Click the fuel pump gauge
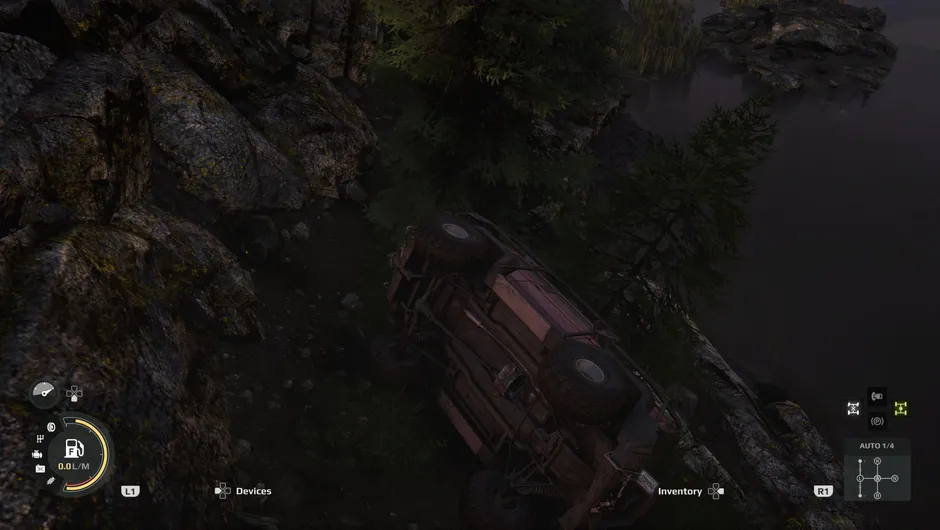 tap(73, 448)
